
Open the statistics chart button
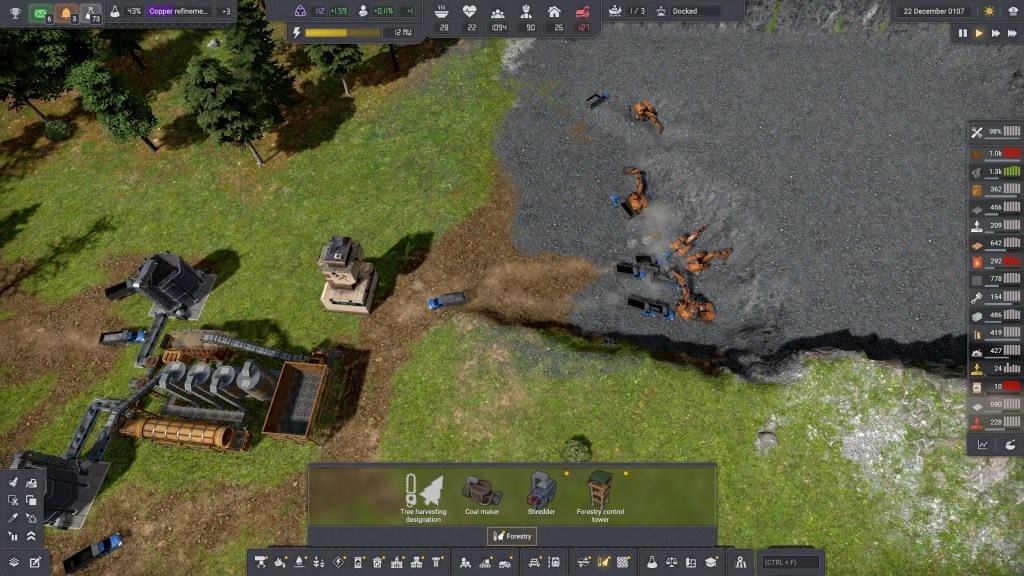pyautogui.click(x=982, y=444)
